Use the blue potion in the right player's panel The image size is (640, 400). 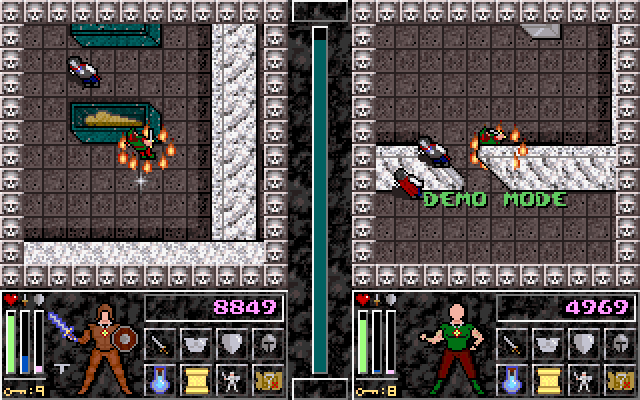tap(511, 379)
